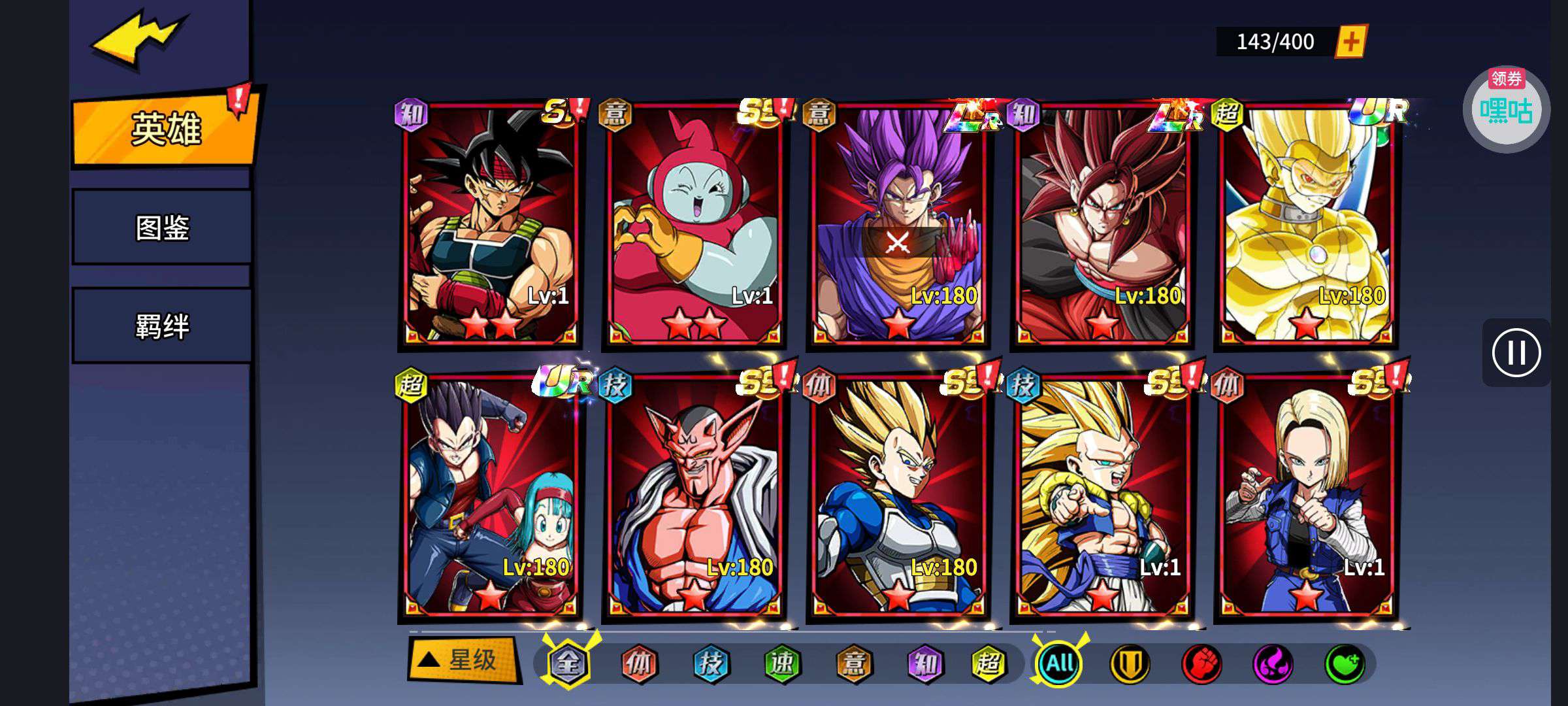Show only yellow shield role heroes
The height and width of the screenshot is (706, 1568).
pyautogui.click(x=1130, y=664)
